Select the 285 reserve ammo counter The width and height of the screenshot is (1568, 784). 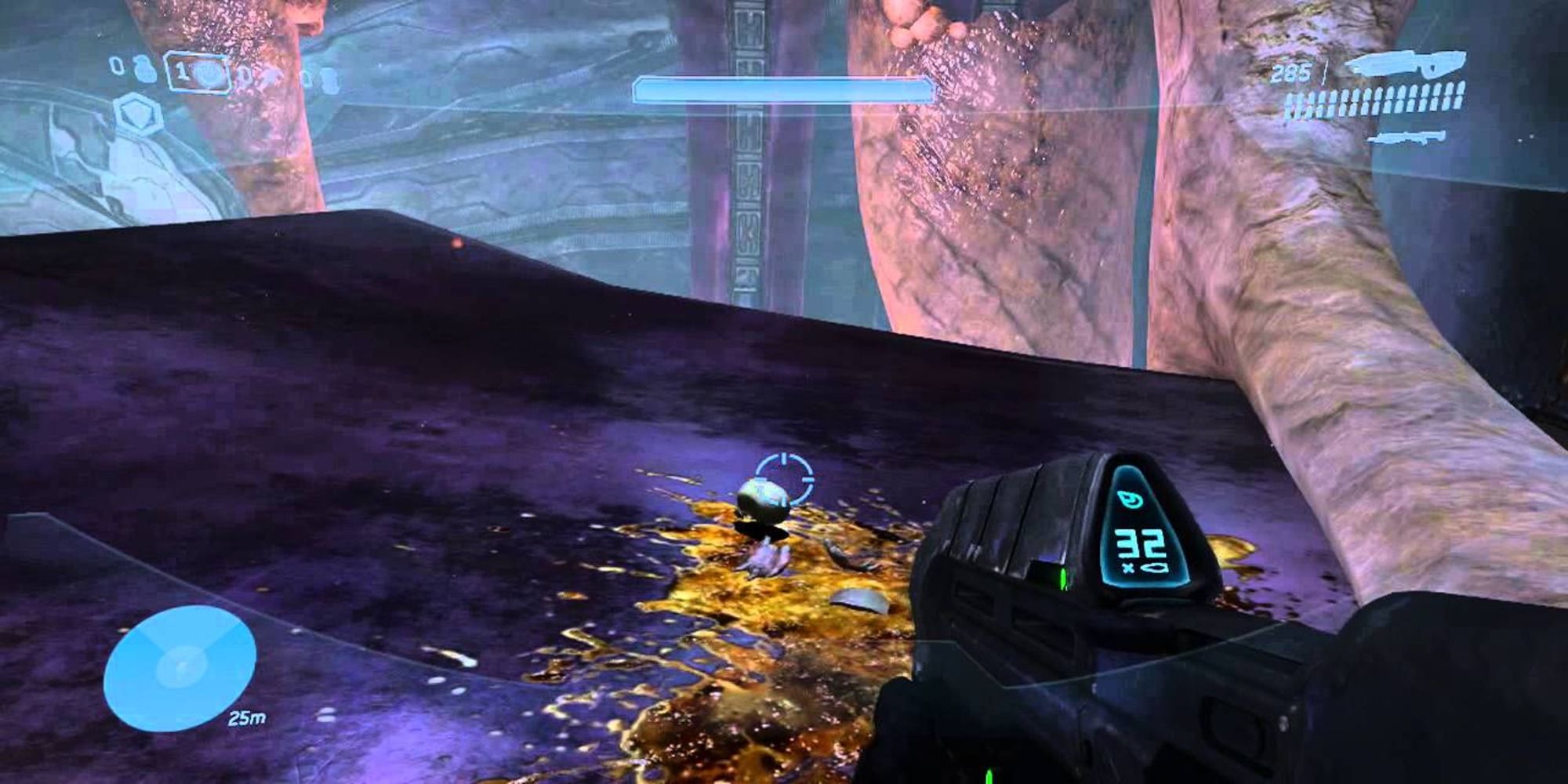1292,72
